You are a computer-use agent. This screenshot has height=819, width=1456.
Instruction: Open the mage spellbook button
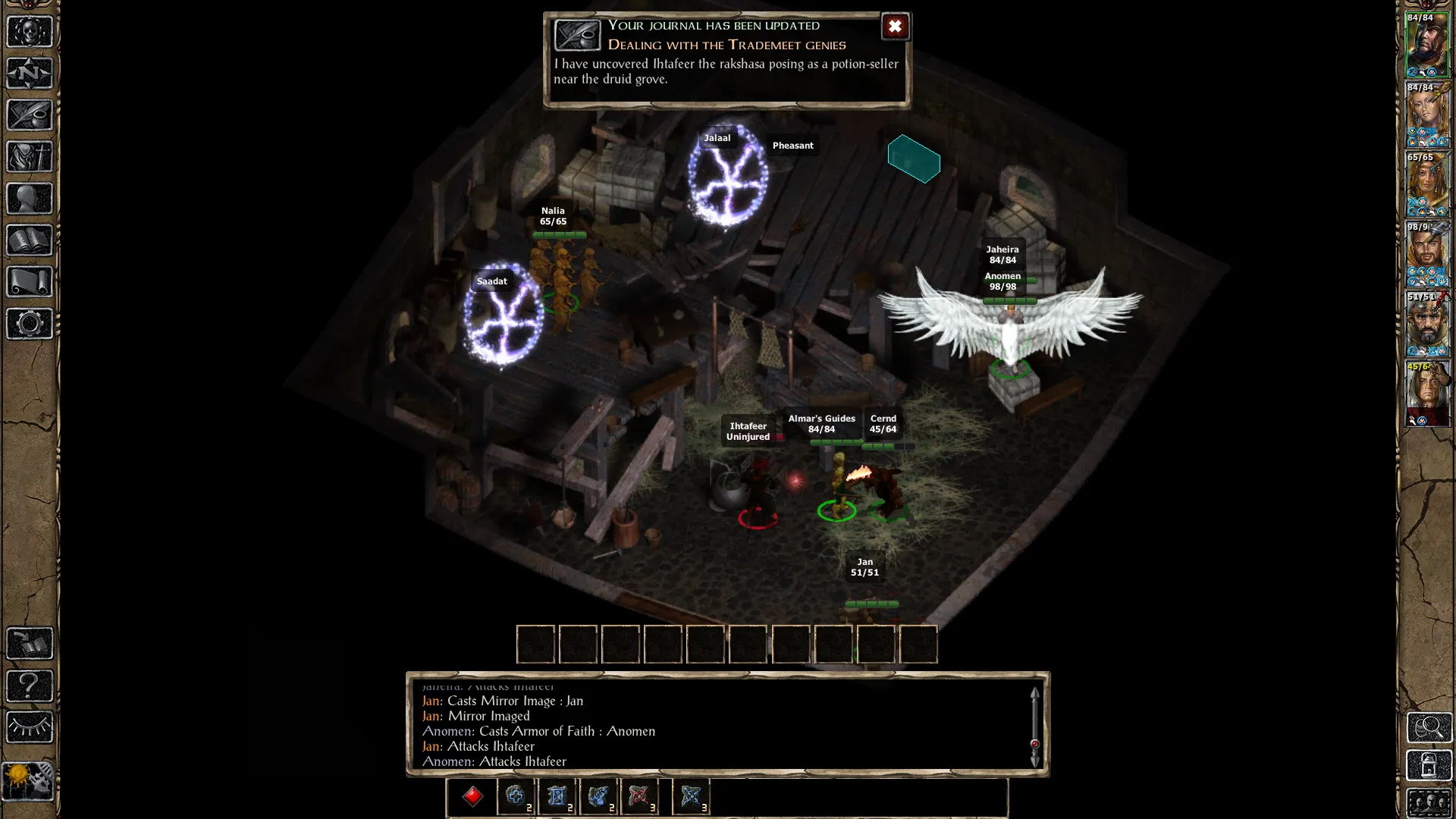click(x=30, y=240)
